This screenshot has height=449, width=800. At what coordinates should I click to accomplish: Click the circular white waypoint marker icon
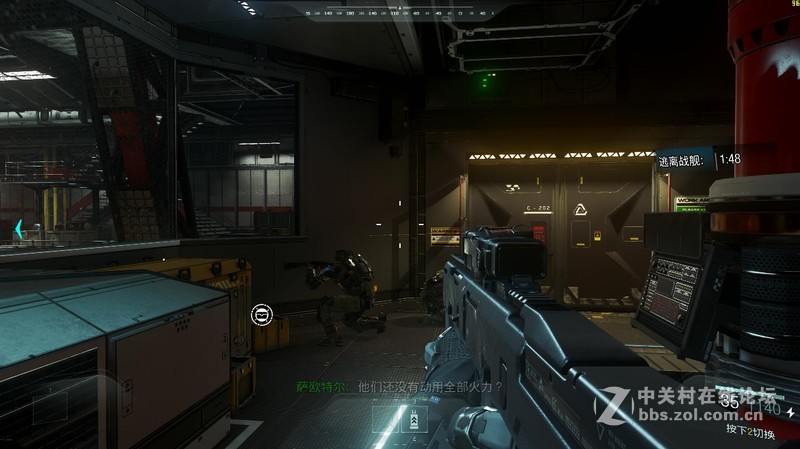pyautogui.click(x=260, y=314)
